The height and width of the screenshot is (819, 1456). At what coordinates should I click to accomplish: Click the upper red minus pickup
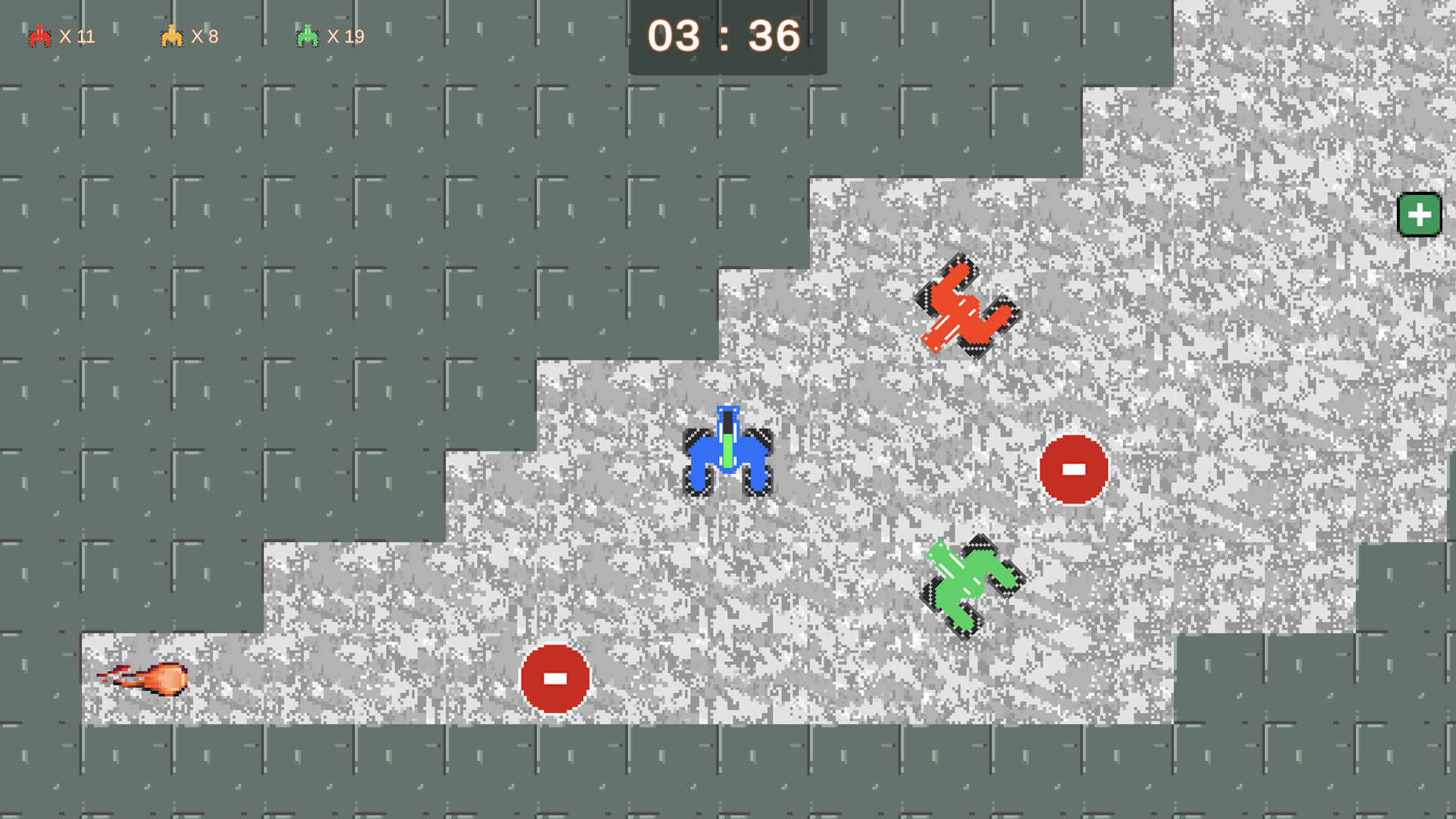[1072, 468]
